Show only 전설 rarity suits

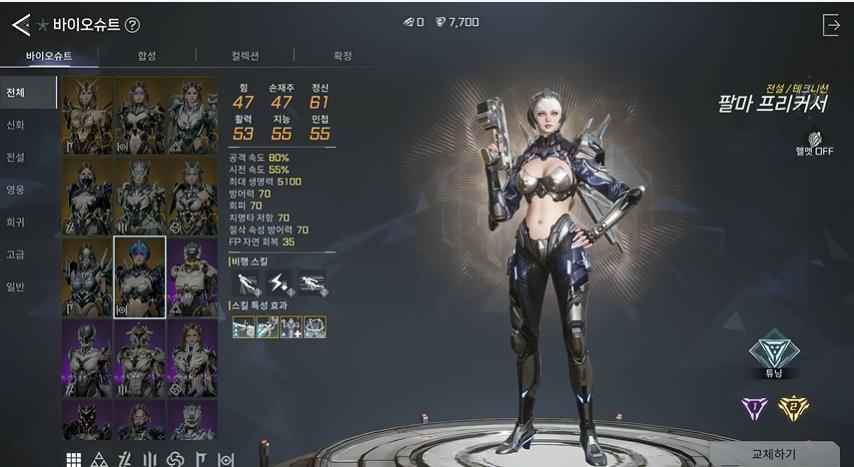click(16, 157)
